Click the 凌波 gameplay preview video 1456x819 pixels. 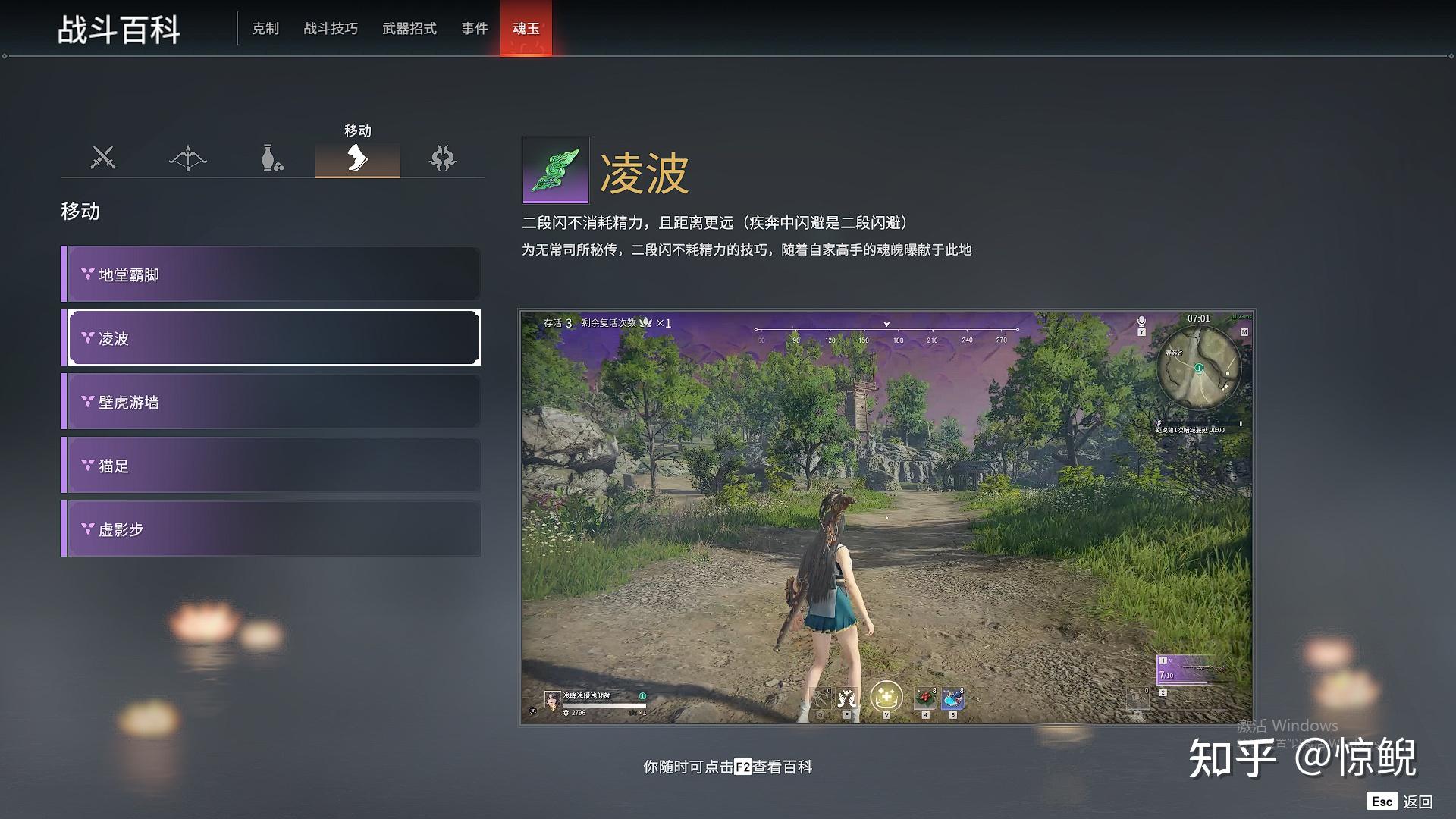coord(886,516)
